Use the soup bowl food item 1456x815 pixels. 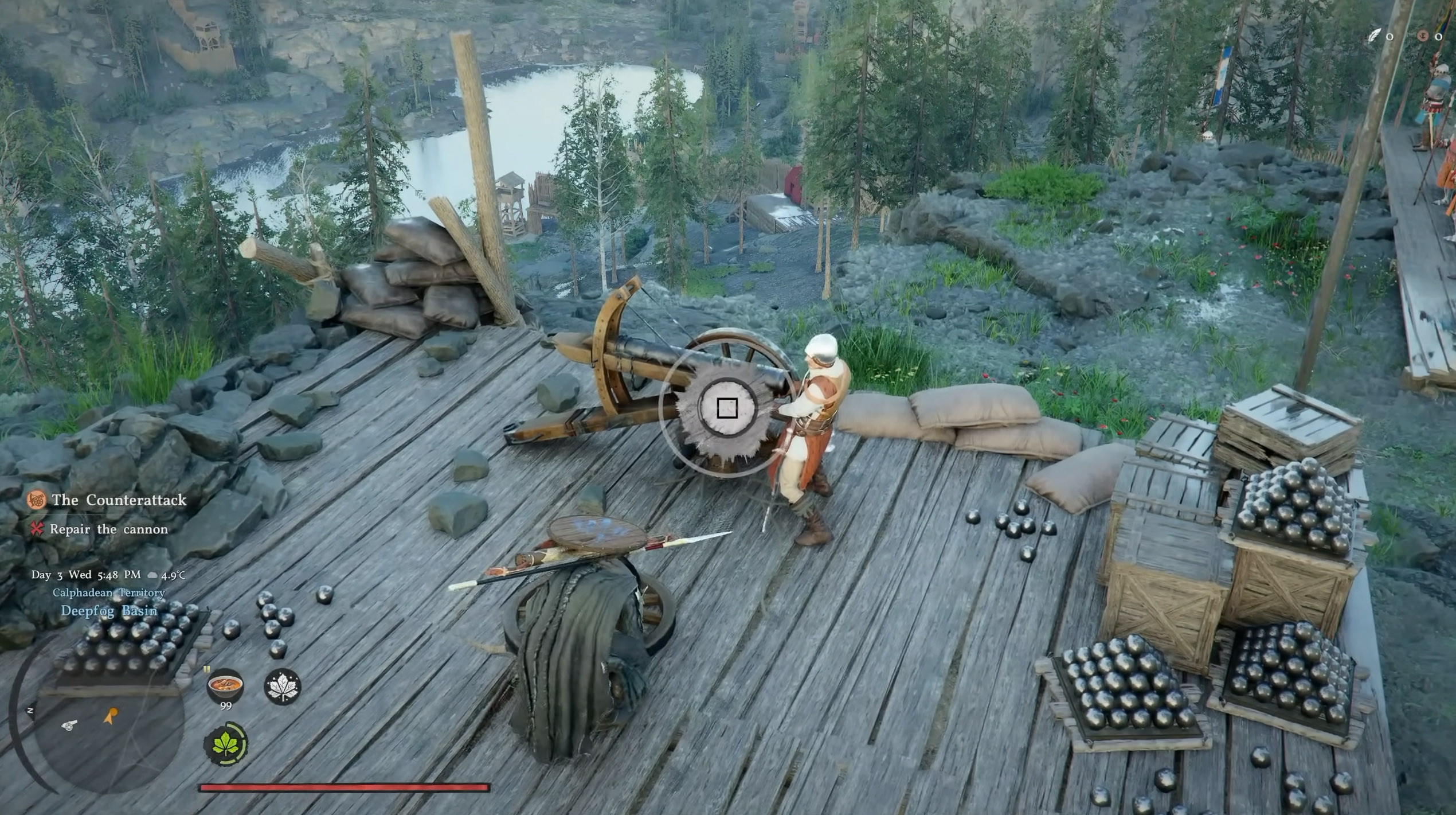click(x=225, y=685)
